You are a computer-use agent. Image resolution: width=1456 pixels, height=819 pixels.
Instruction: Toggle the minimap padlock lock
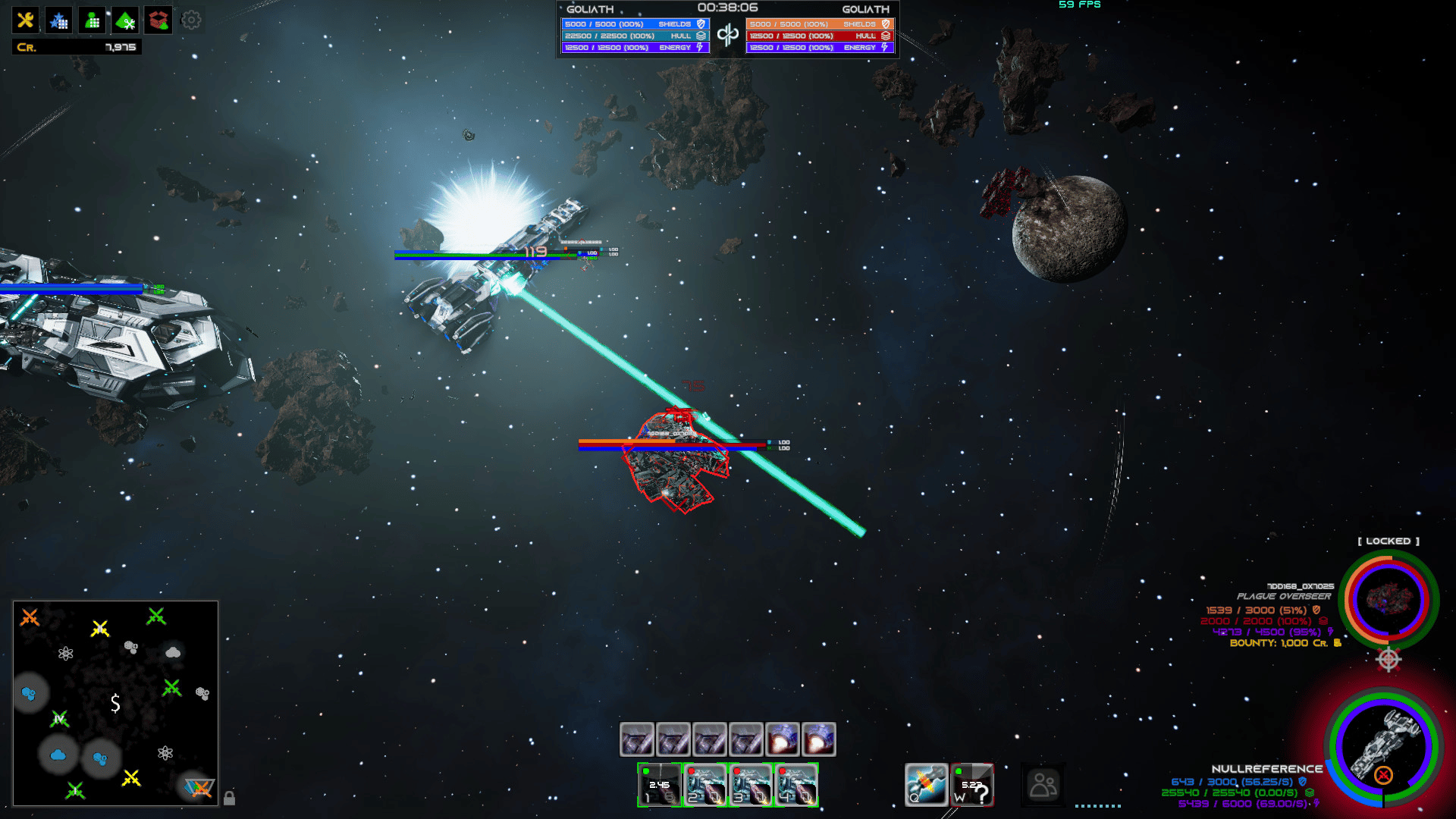coord(229,798)
